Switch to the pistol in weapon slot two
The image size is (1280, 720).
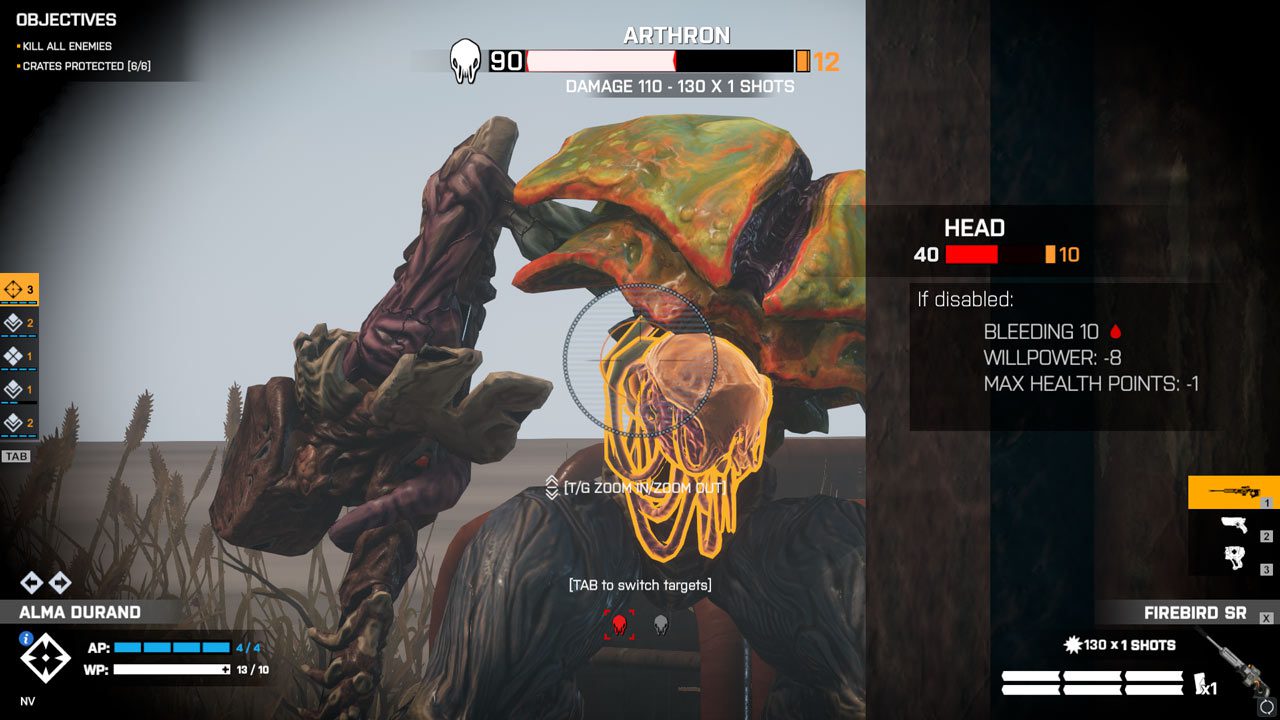(x=1232, y=526)
